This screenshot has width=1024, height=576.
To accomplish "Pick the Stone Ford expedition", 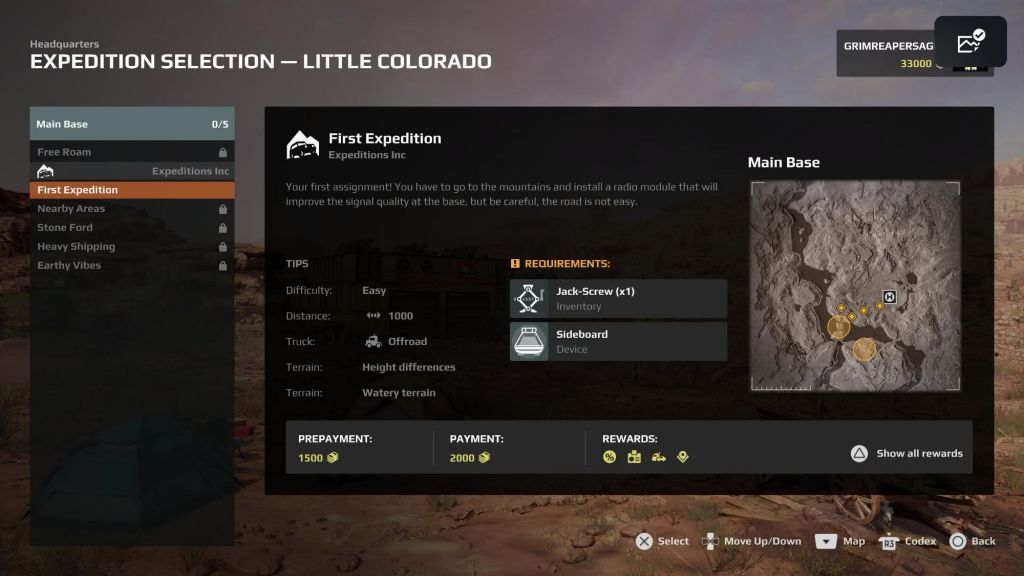I will (x=132, y=228).
